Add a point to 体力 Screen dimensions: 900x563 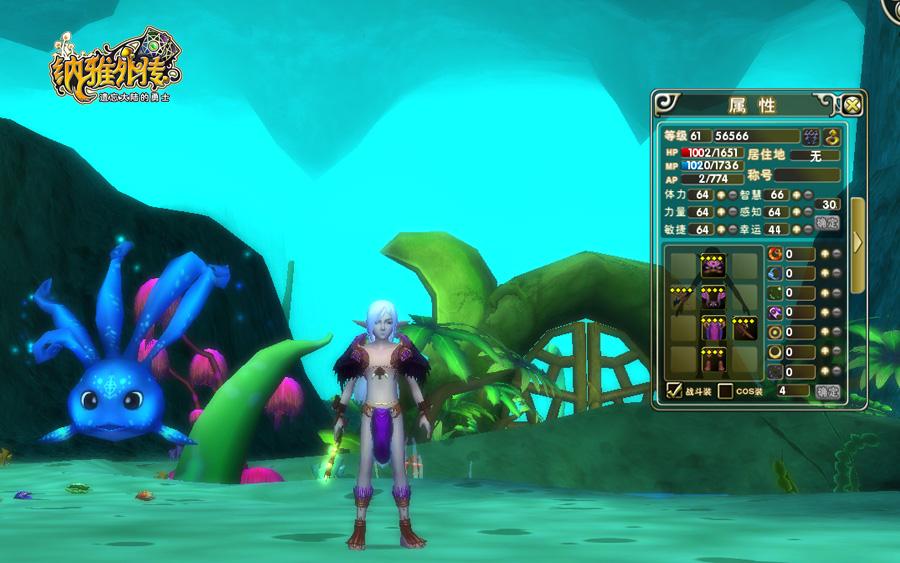coord(720,195)
